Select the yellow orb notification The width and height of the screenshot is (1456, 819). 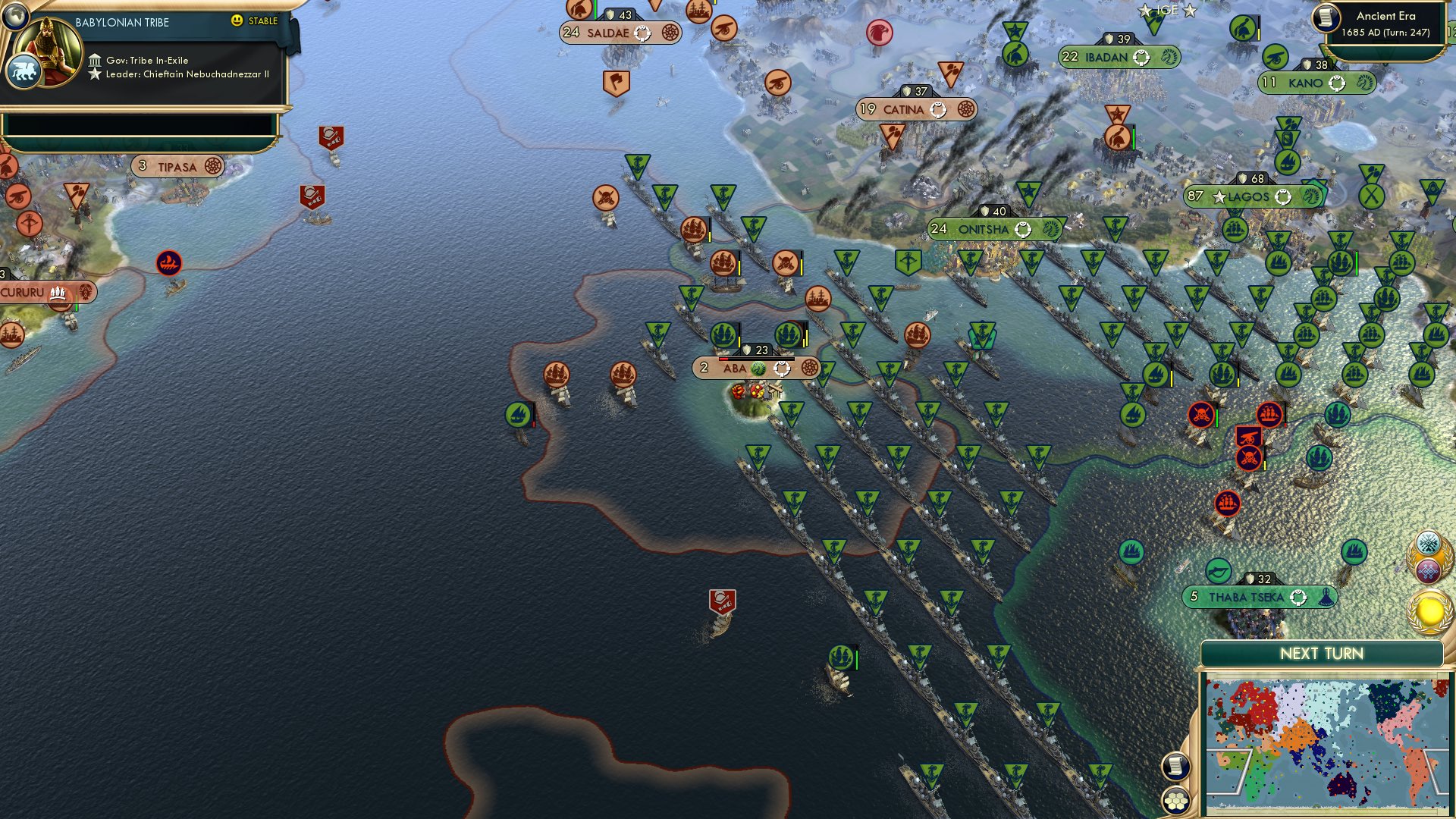coord(1429,611)
